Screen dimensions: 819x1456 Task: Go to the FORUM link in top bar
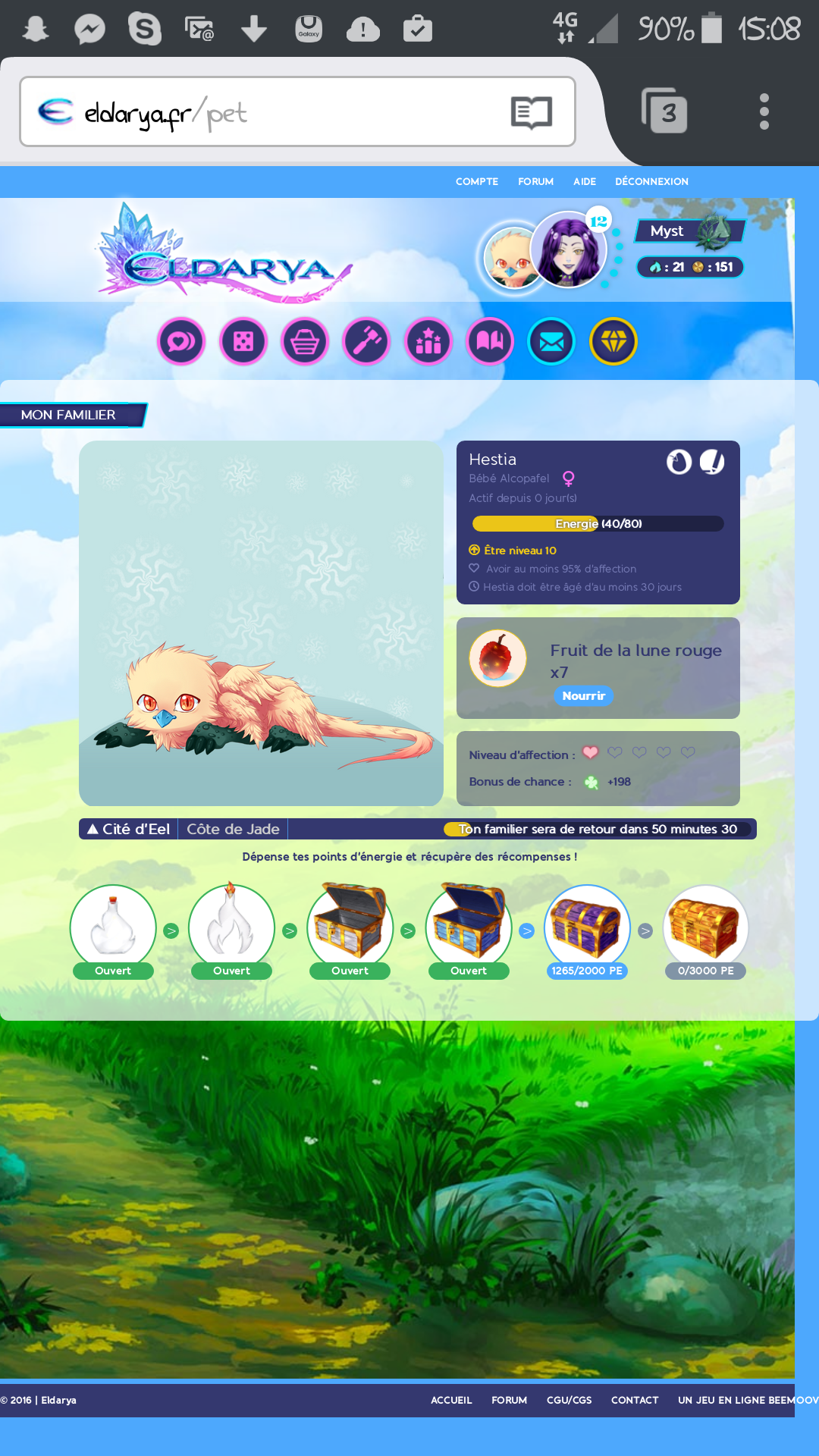tap(535, 182)
